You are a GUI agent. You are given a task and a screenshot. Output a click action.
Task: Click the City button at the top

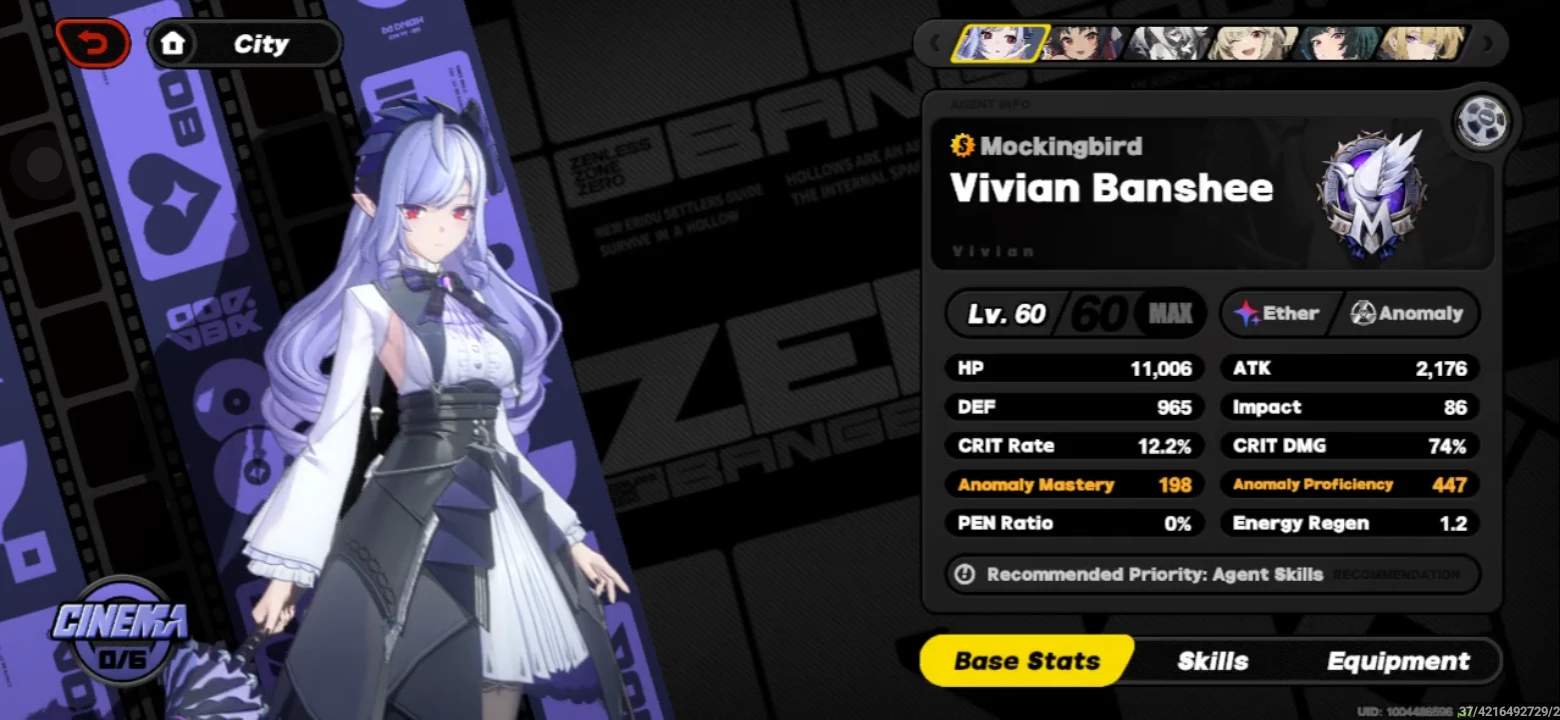point(262,43)
